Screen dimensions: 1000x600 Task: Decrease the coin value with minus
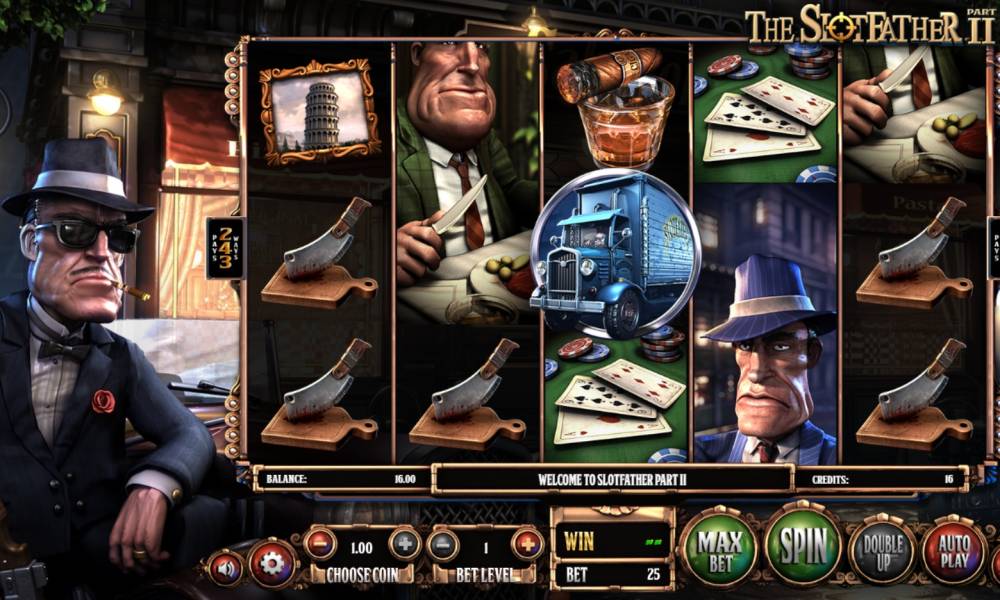coord(320,545)
